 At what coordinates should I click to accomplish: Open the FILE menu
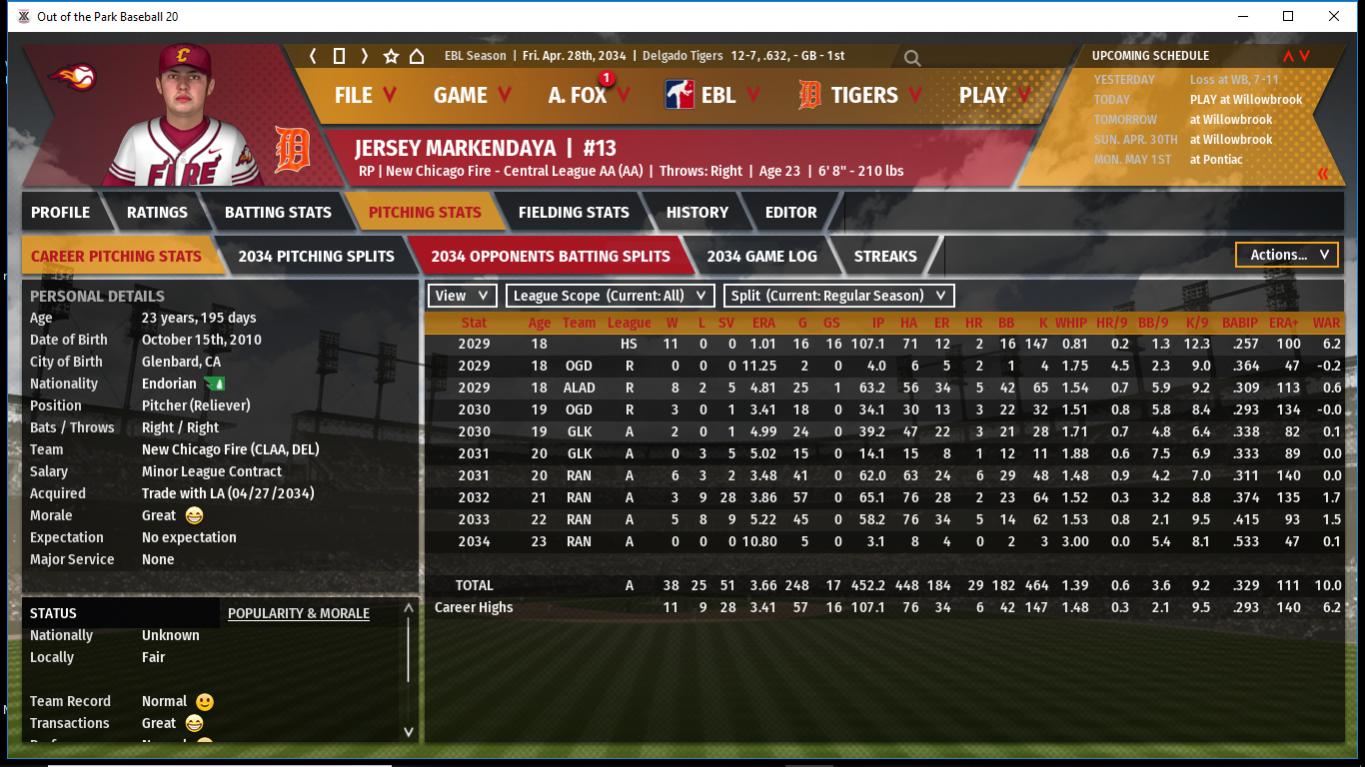(364, 95)
